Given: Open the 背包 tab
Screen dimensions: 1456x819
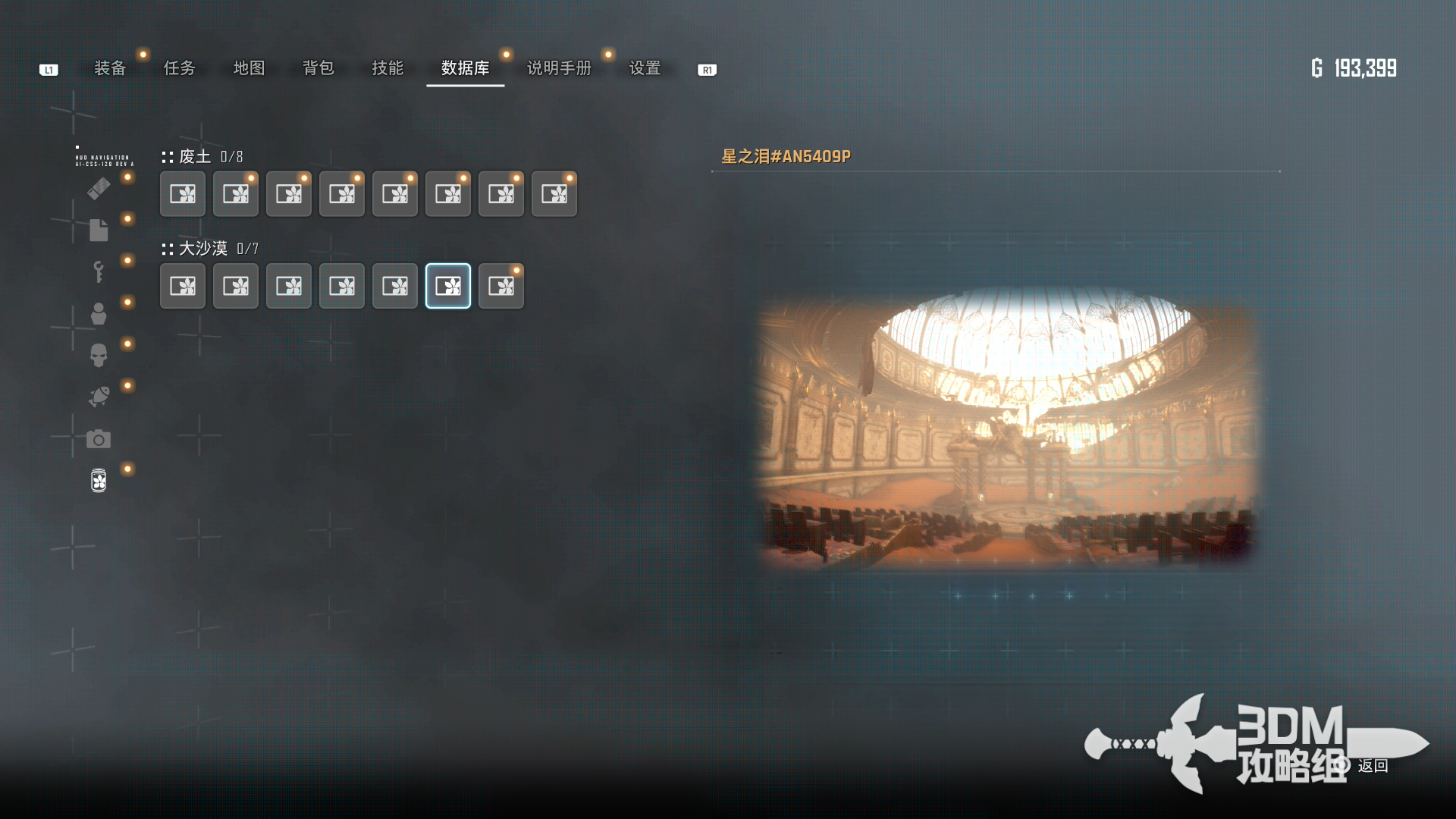Looking at the screenshot, I should [318, 68].
